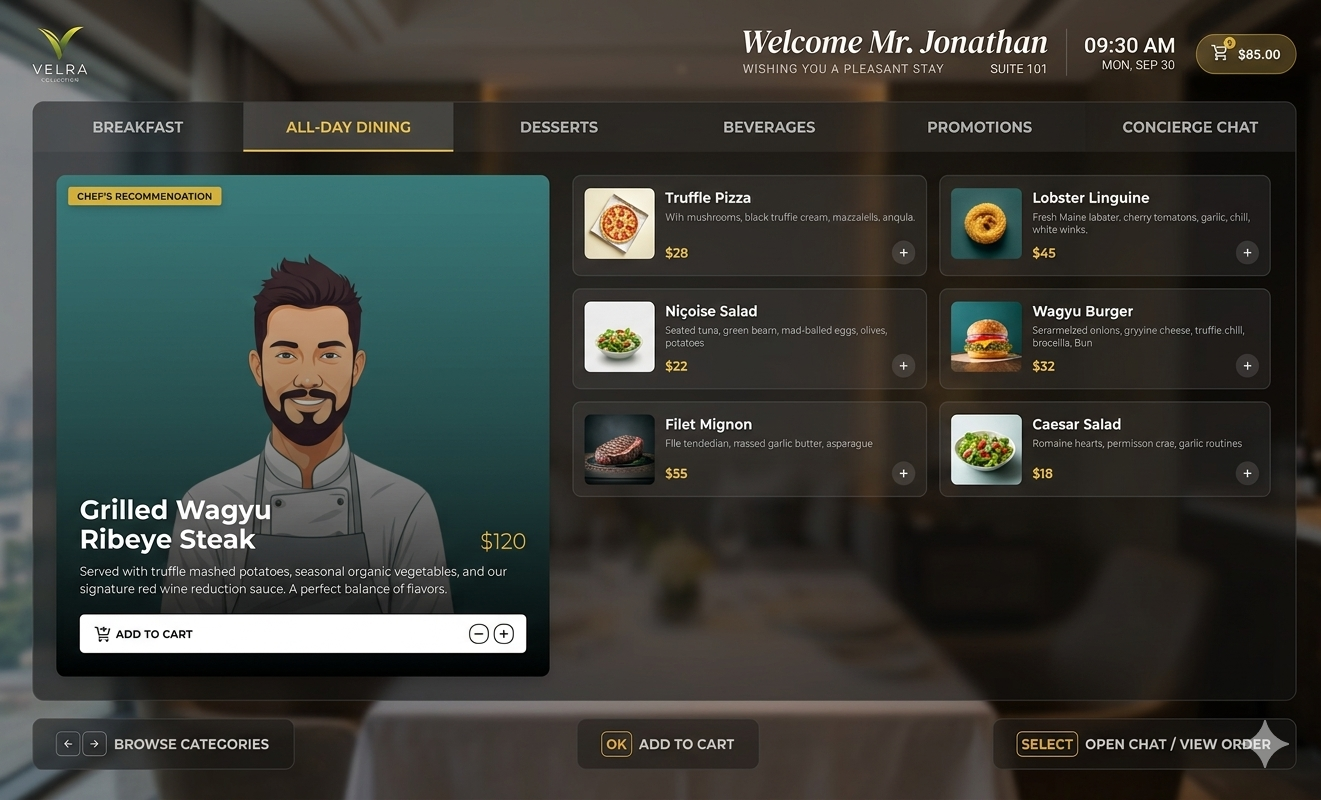Add Filet Mignon with its plus icon

[903, 473]
